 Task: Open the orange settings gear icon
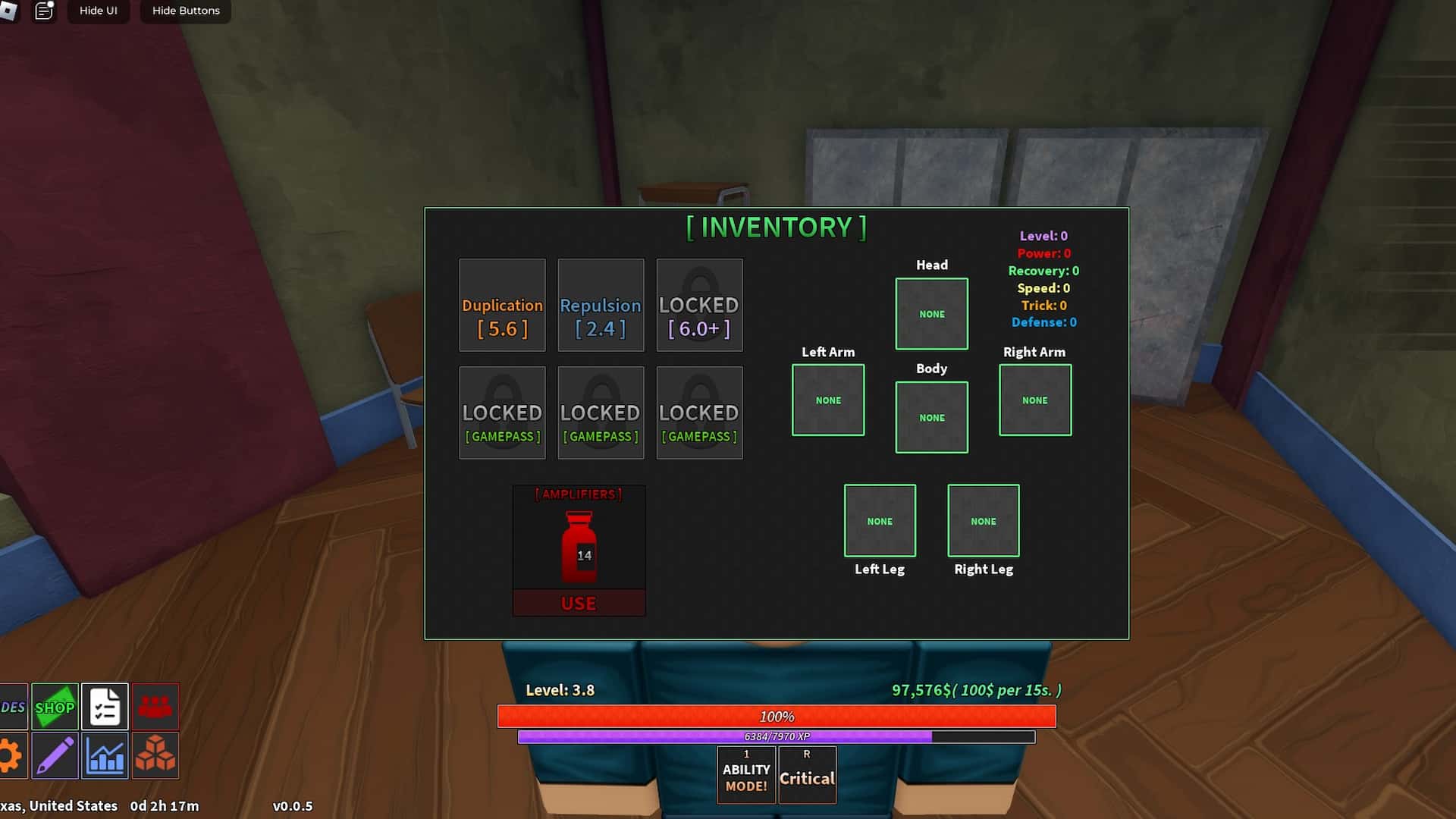coord(11,755)
